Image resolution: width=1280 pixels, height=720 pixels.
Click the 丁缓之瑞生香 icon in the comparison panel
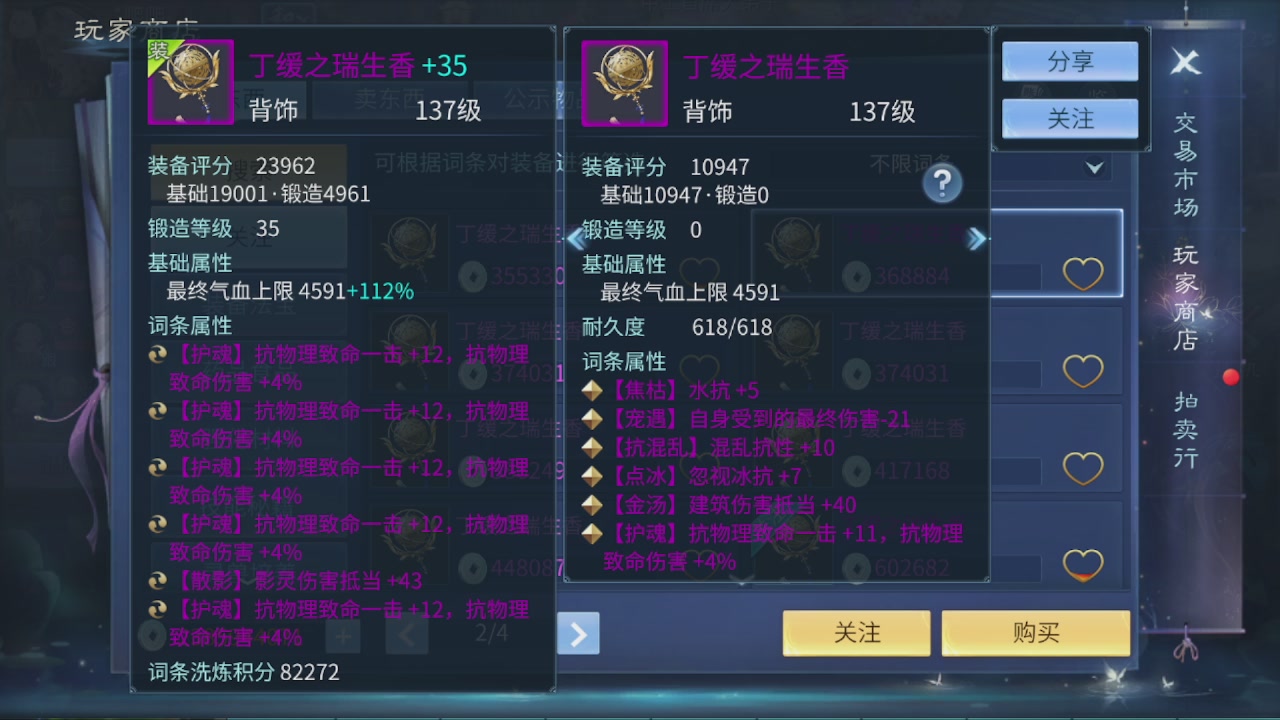(x=624, y=83)
